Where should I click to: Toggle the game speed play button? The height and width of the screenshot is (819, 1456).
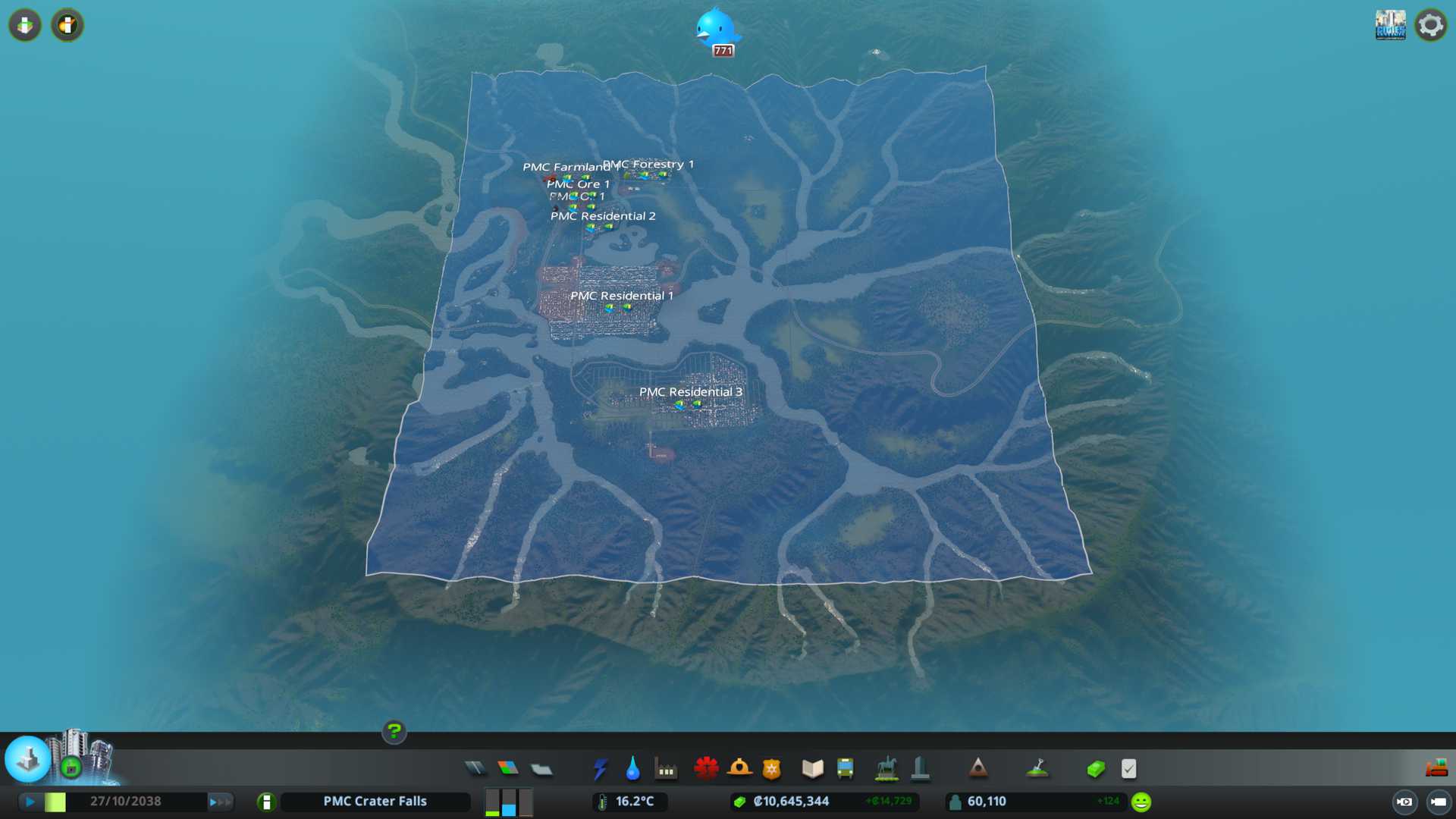[x=30, y=802]
